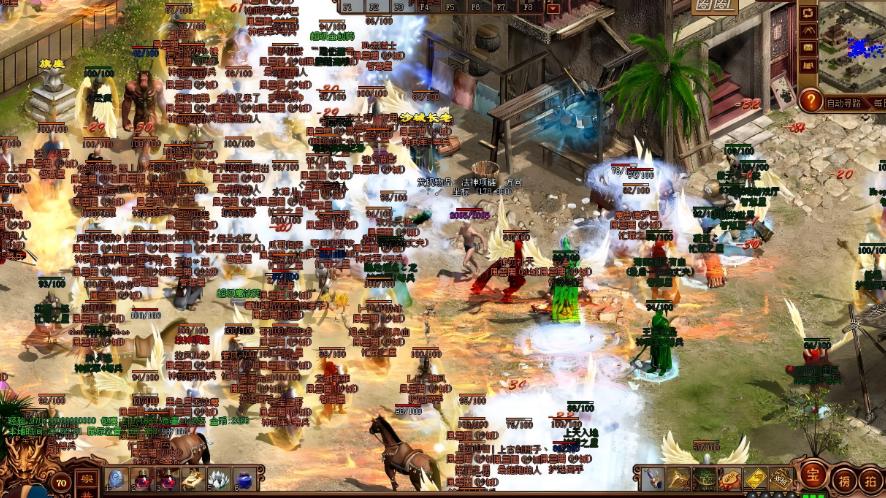Click the orange question mark help button
The height and width of the screenshot is (498, 886).
coord(810,100)
